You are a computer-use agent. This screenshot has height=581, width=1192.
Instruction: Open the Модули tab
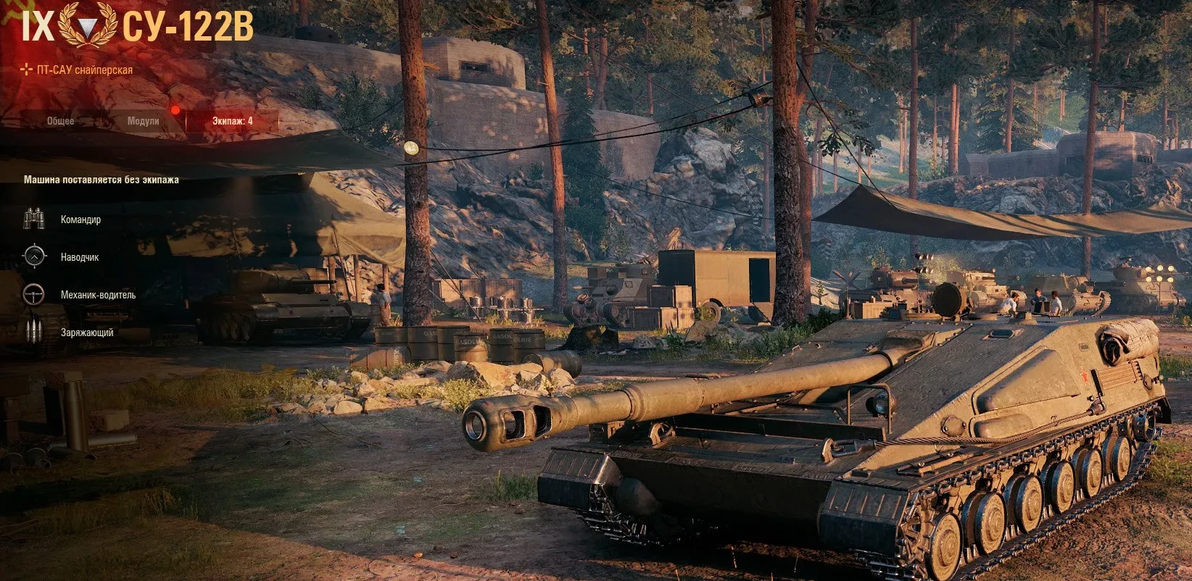pyautogui.click(x=143, y=121)
